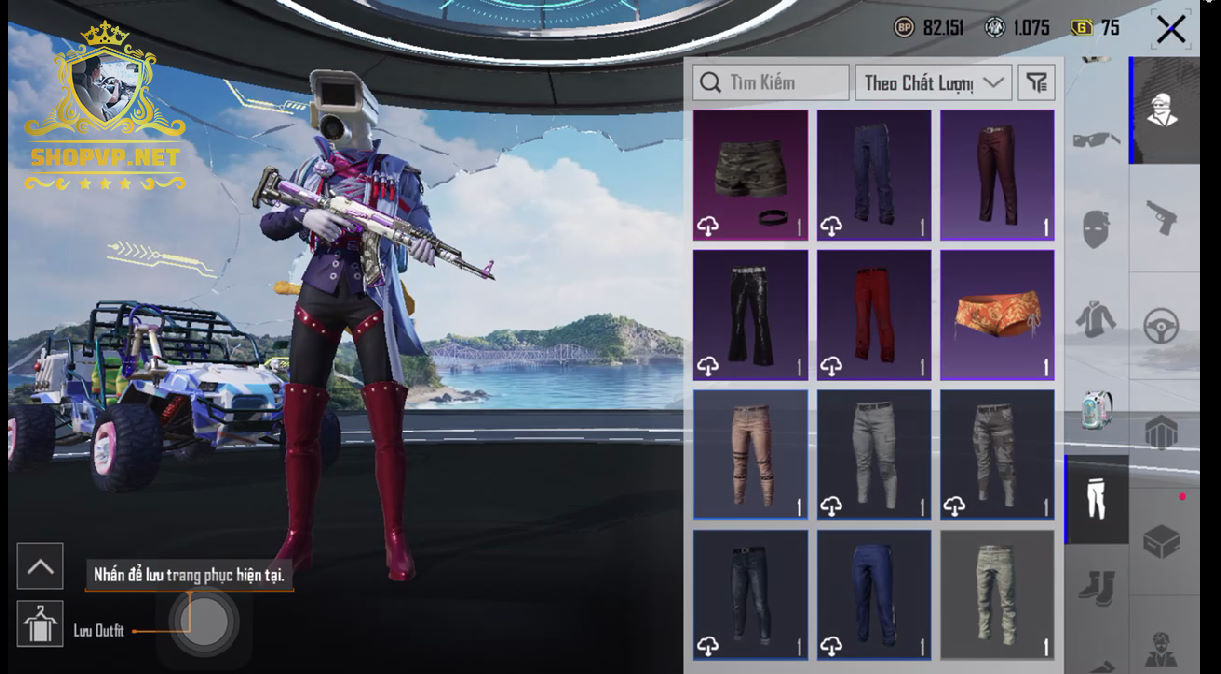Click the Lưu Outfit hanger button
1221x674 pixels.
tap(40, 625)
